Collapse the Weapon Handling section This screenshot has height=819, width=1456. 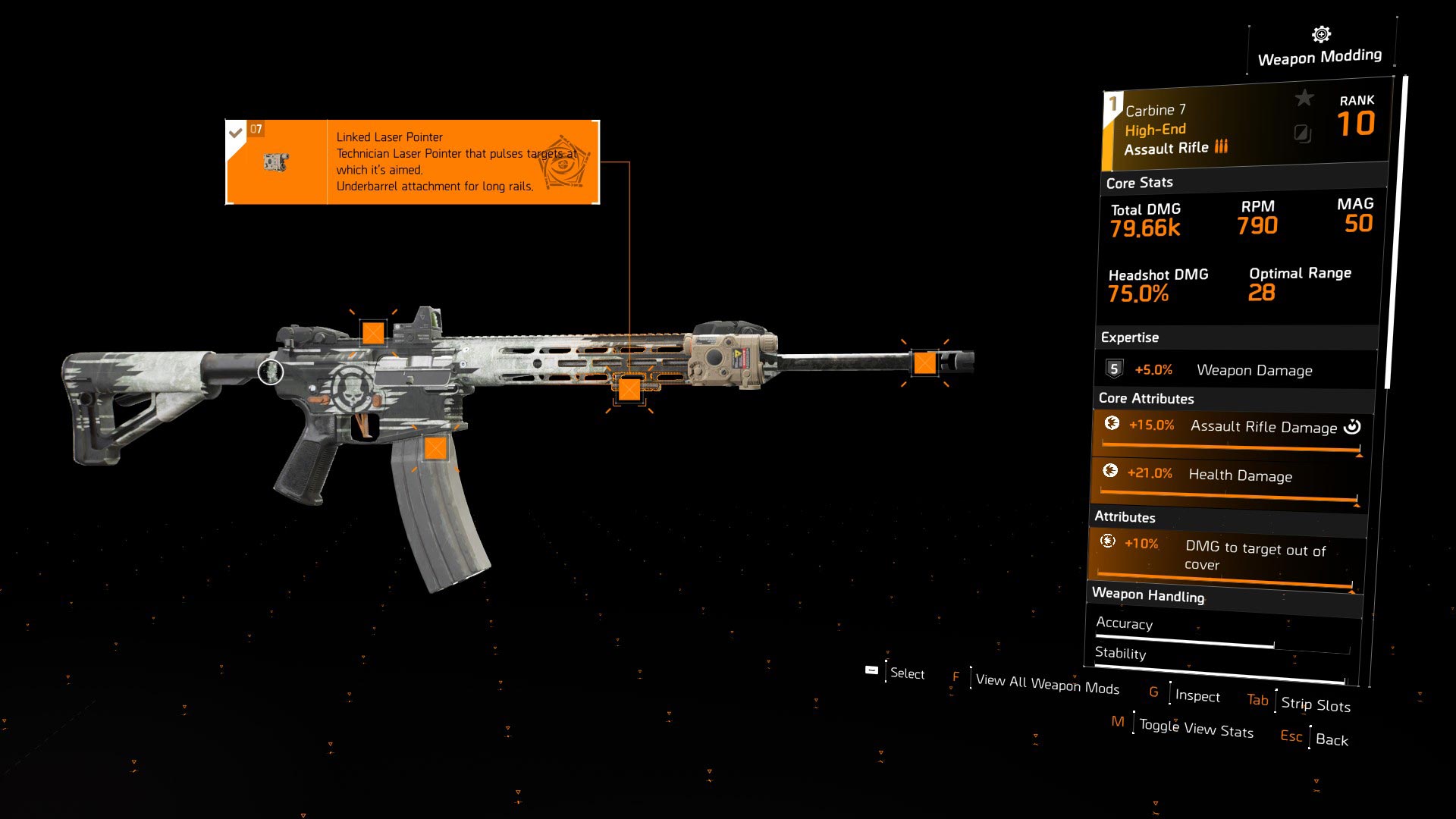point(1147,596)
